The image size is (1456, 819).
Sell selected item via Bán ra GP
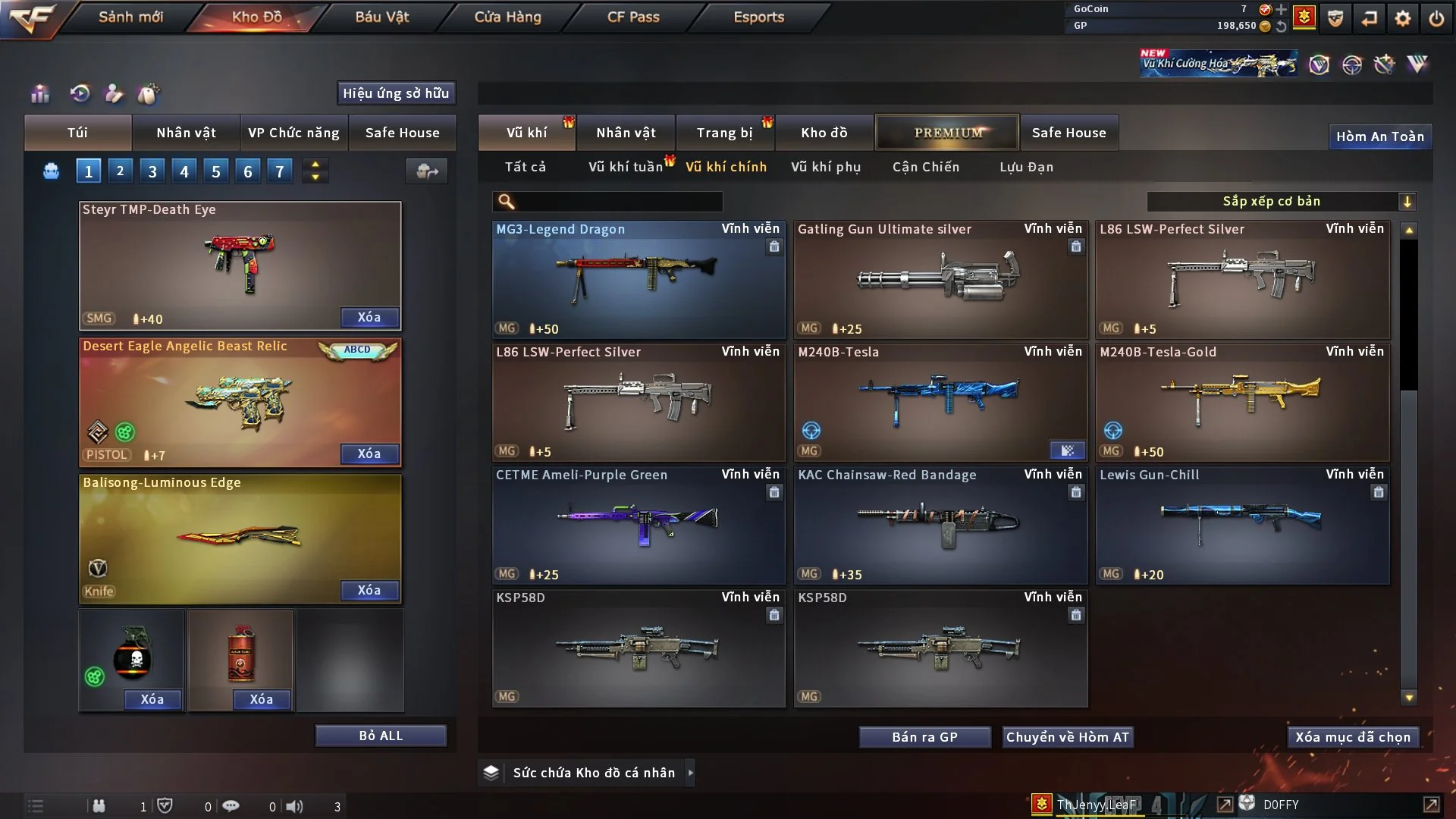coord(924,737)
